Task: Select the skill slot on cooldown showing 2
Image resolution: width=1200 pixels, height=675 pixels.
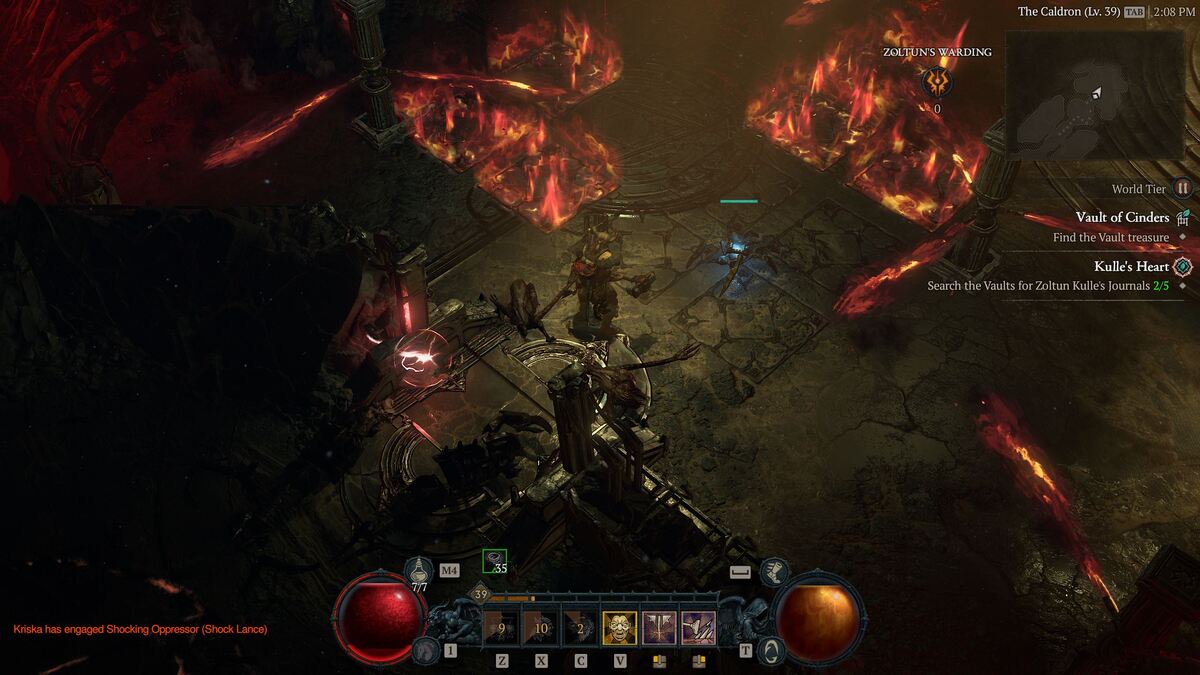Action: 580,628
